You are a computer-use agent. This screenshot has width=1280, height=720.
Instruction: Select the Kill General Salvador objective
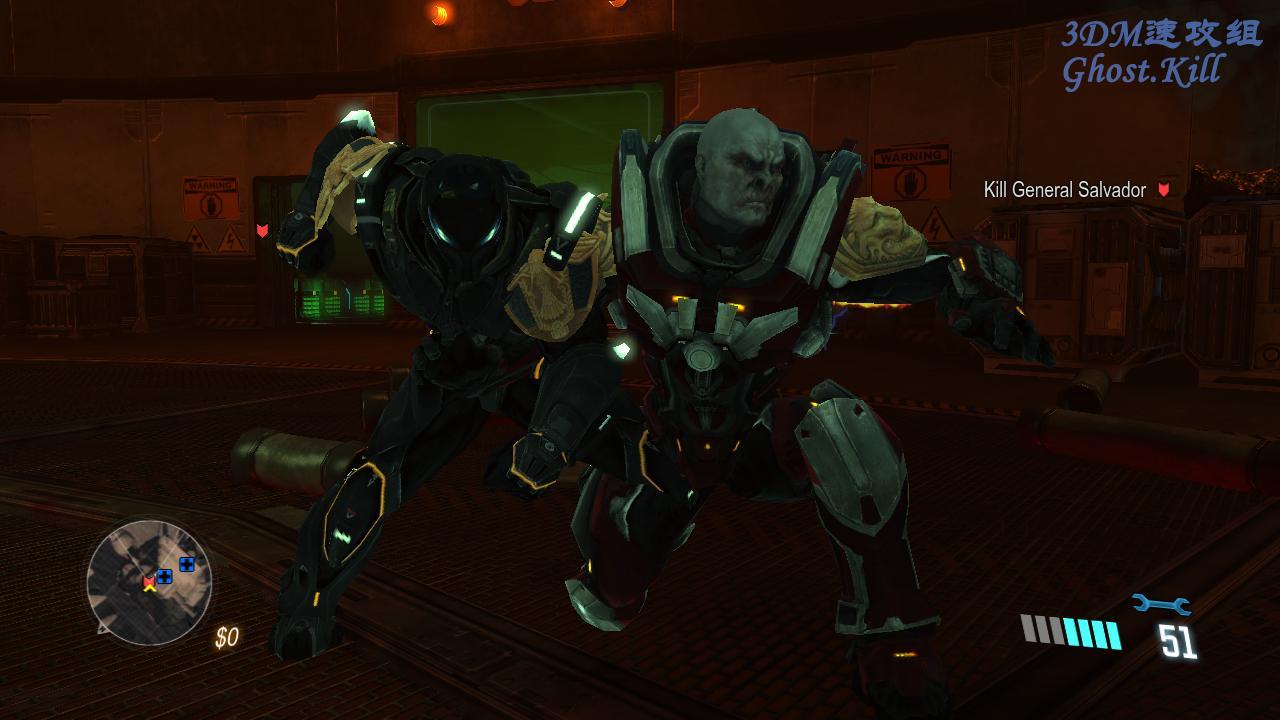click(x=1065, y=189)
